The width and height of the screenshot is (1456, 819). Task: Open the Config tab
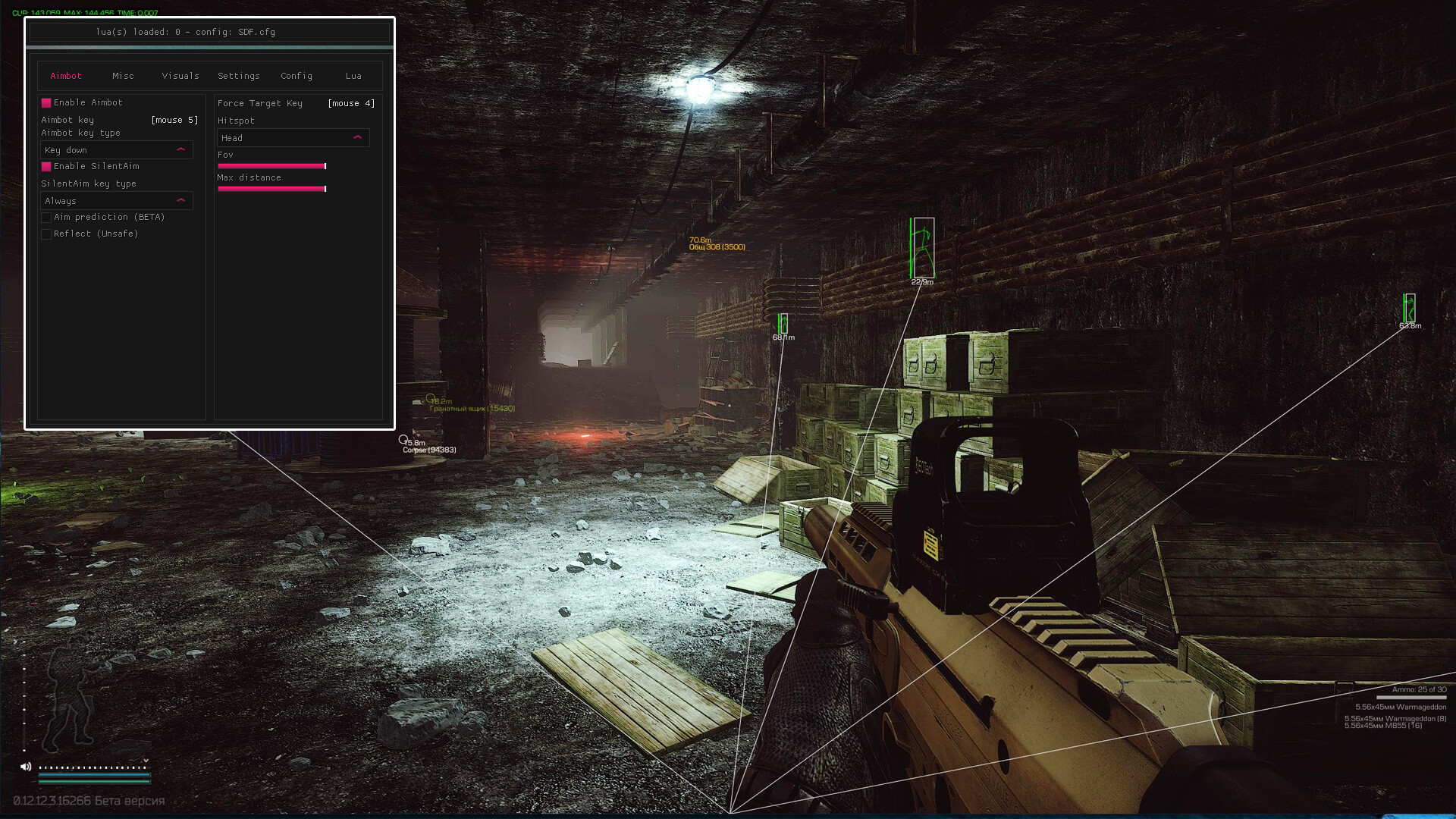coord(296,76)
